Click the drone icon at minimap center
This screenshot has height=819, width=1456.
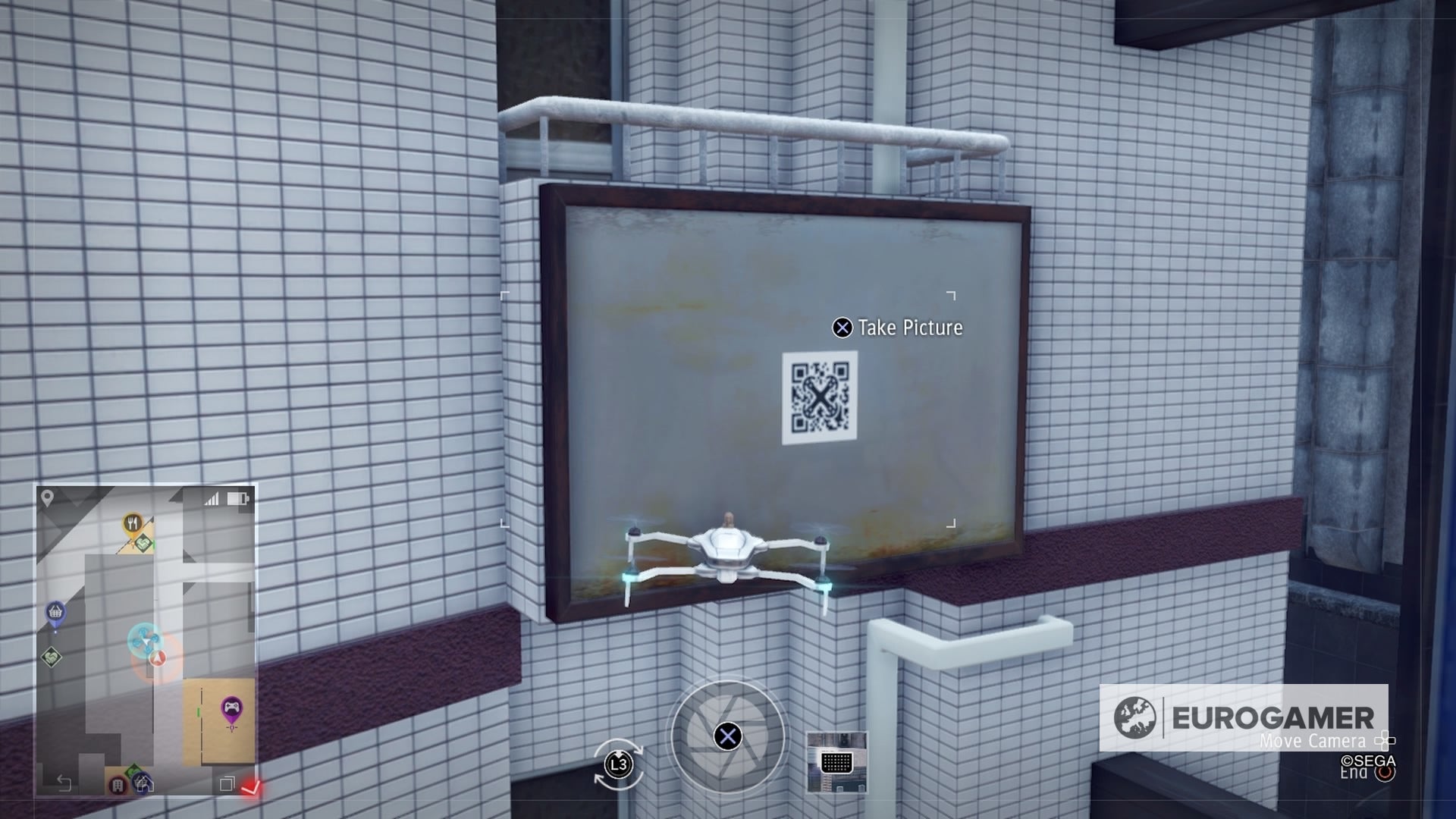(145, 640)
